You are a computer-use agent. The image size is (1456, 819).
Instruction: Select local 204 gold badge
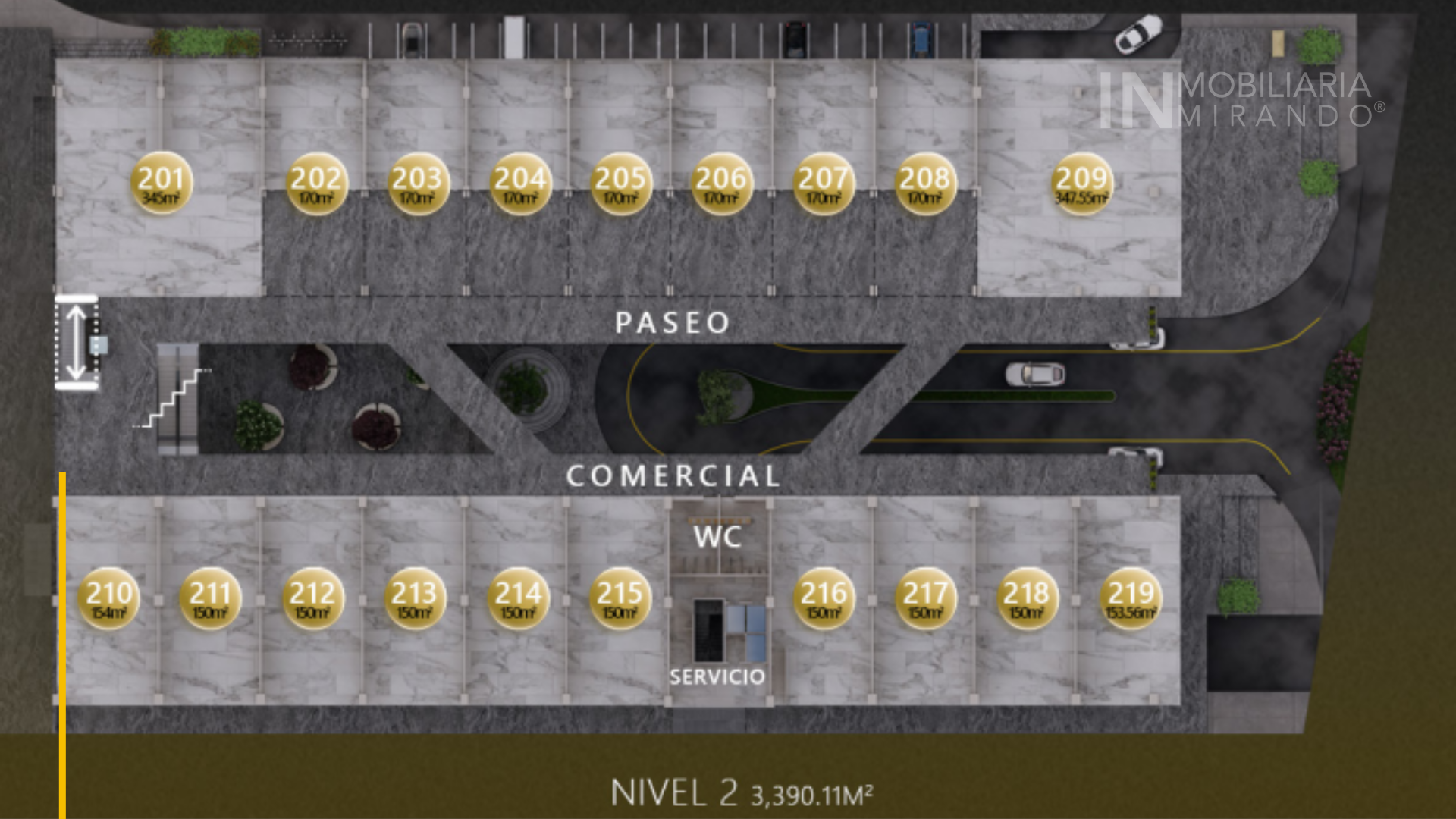tap(520, 184)
